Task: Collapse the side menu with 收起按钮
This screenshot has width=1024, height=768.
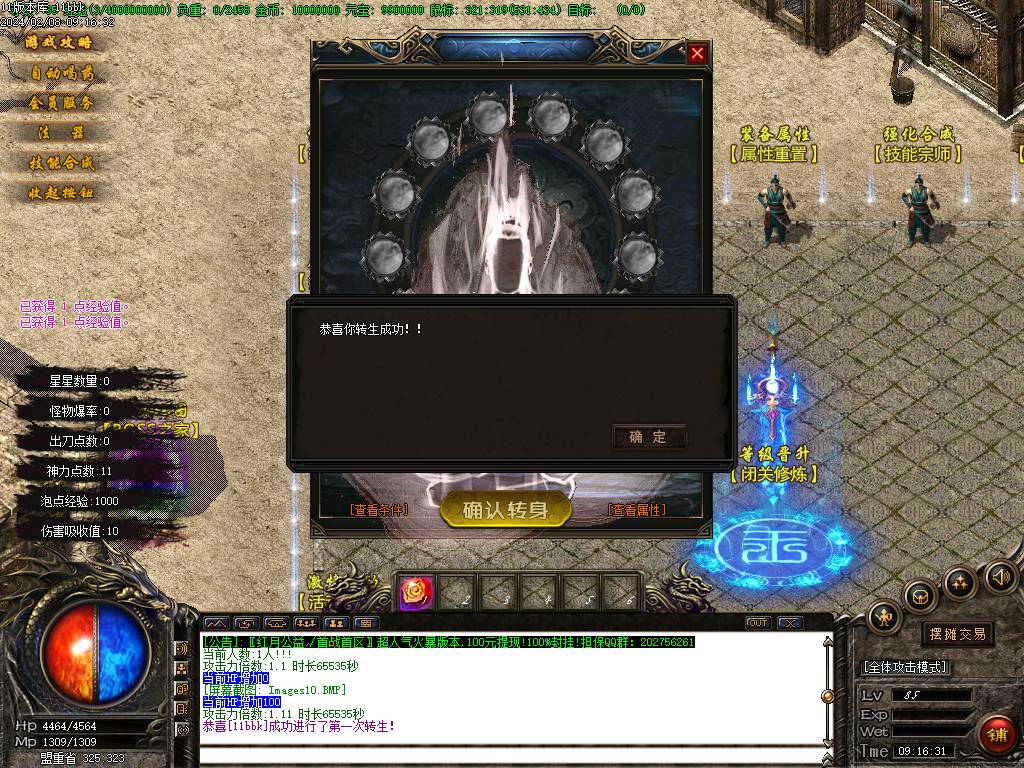Action: 61,193
